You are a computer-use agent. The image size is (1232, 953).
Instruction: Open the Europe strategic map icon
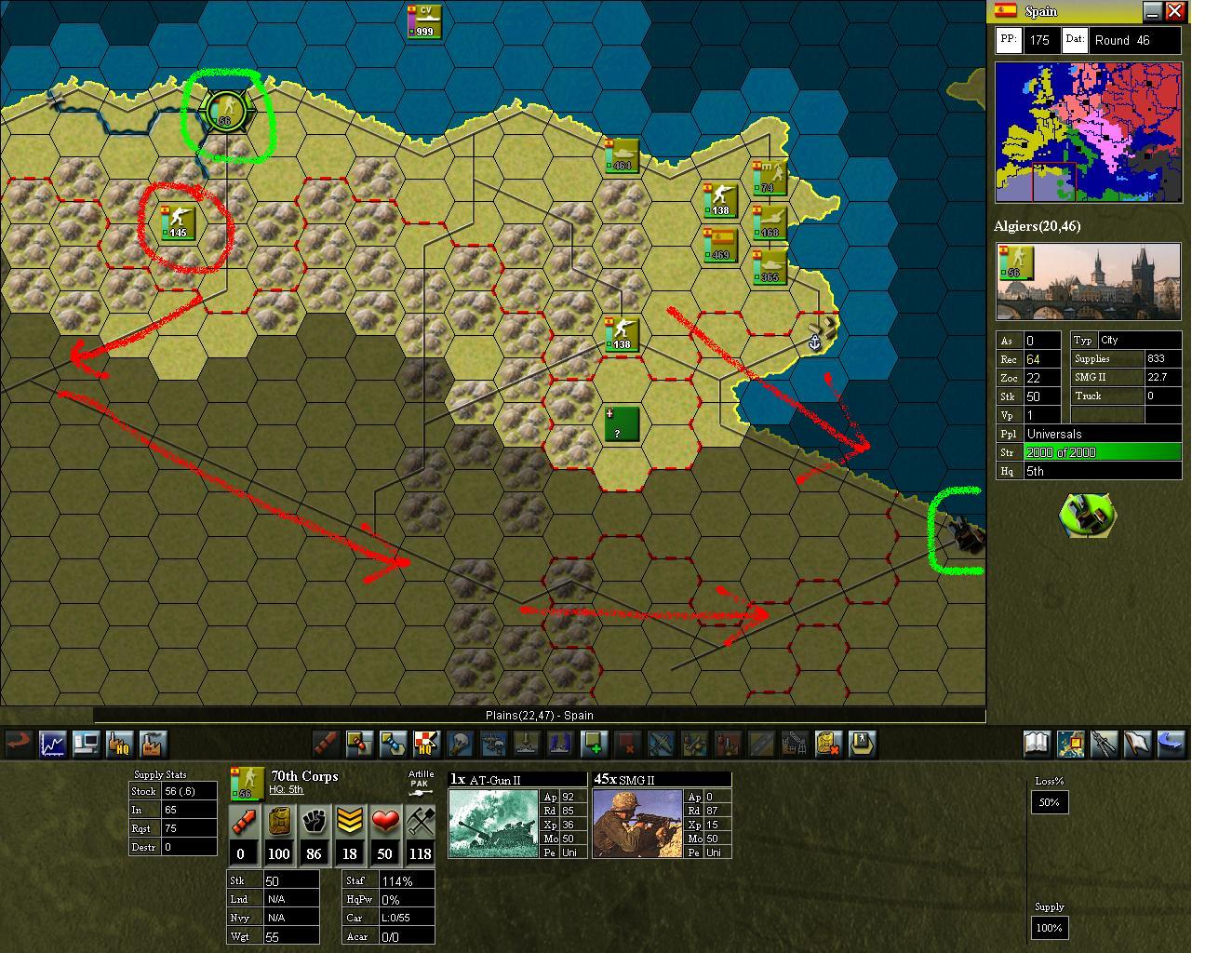tap(1070, 743)
